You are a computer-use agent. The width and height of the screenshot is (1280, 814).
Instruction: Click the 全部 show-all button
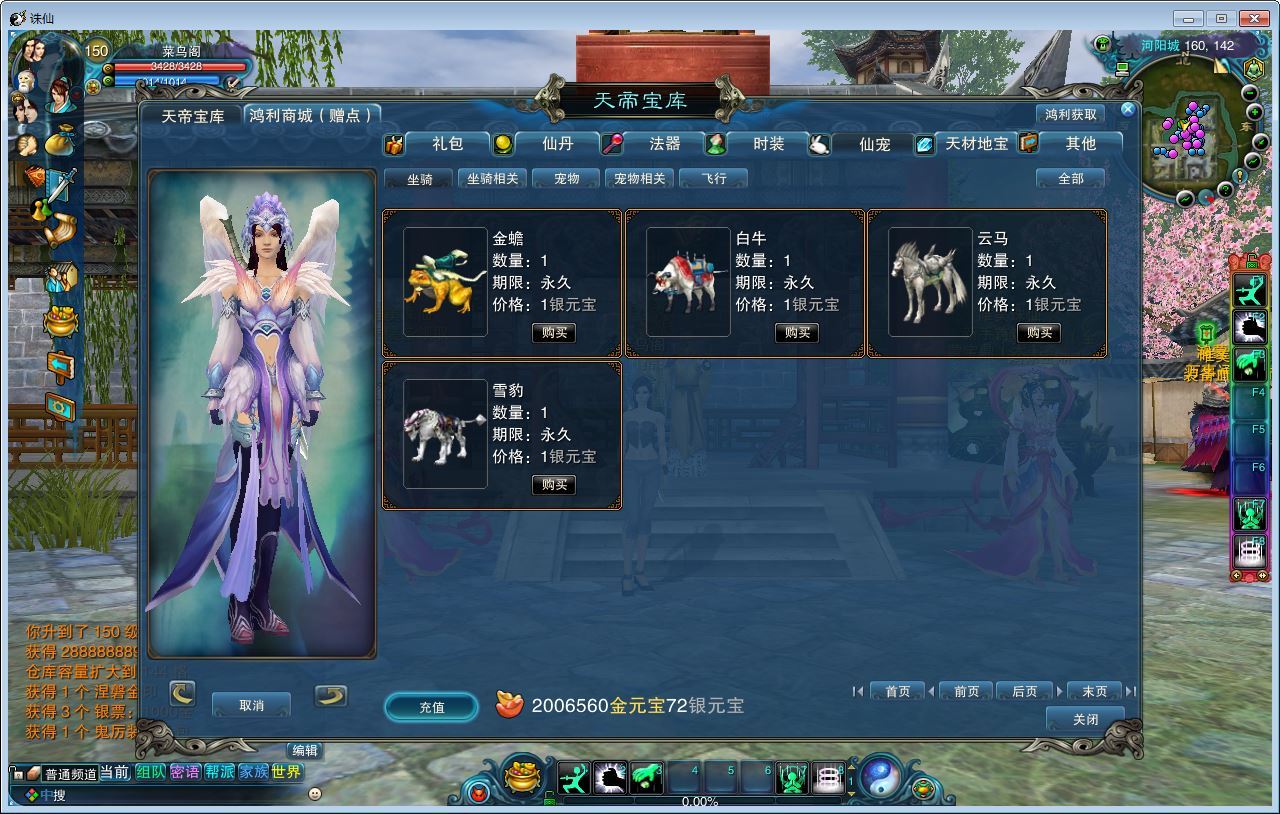tap(1070, 179)
